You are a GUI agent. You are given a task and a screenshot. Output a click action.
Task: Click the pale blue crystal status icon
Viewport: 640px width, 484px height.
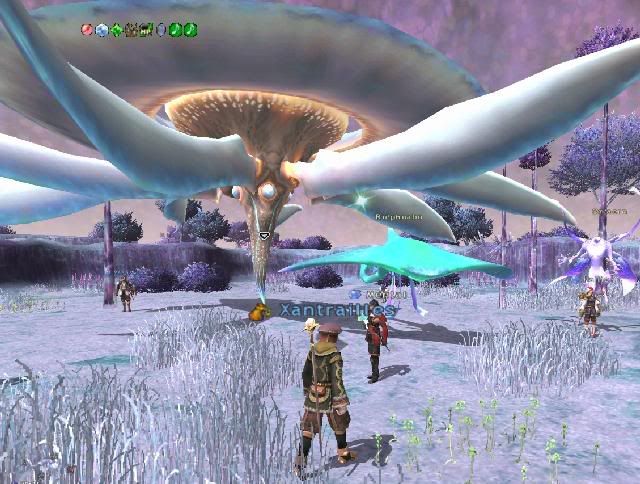click(101, 30)
